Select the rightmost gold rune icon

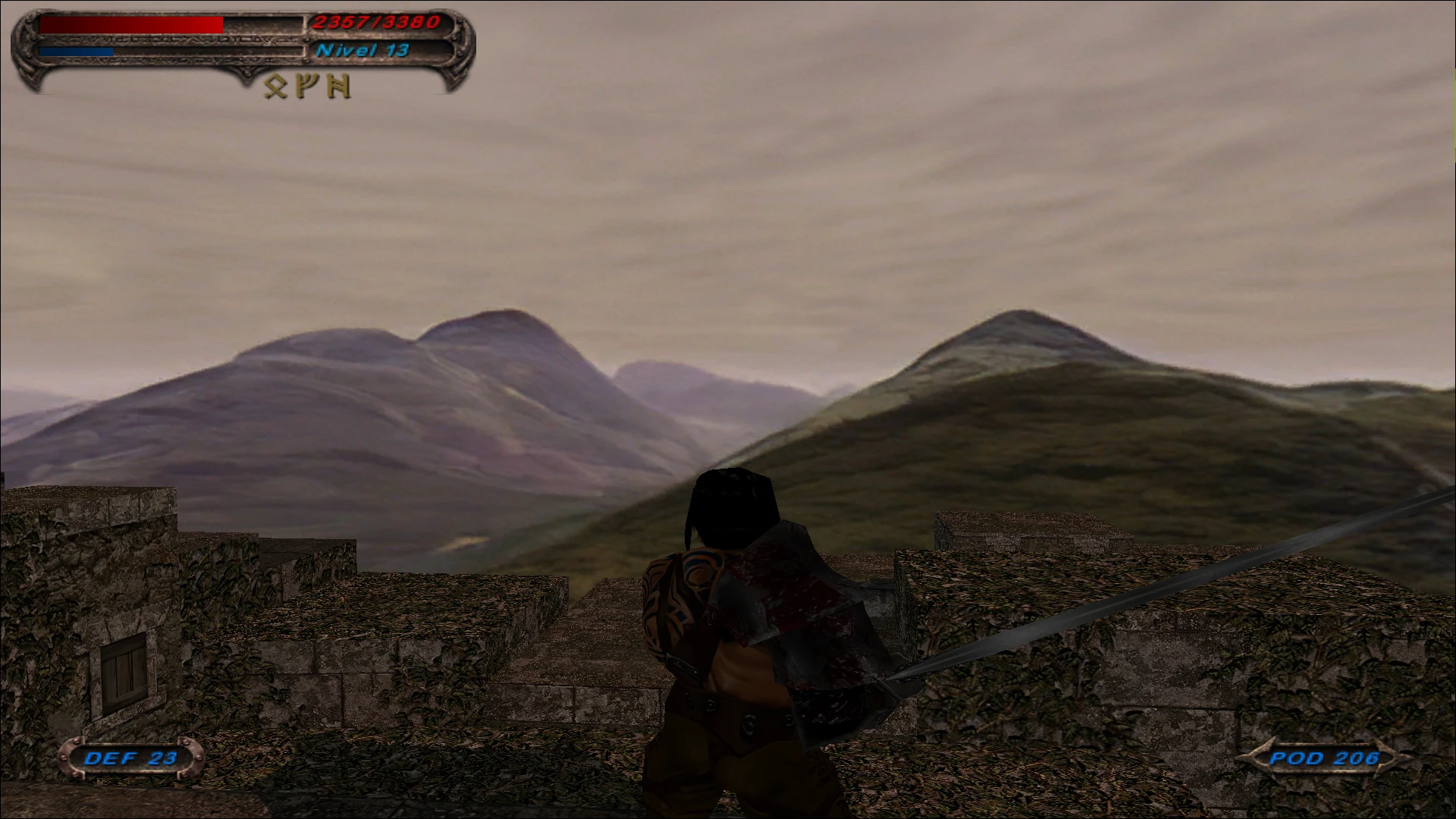tap(337, 85)
